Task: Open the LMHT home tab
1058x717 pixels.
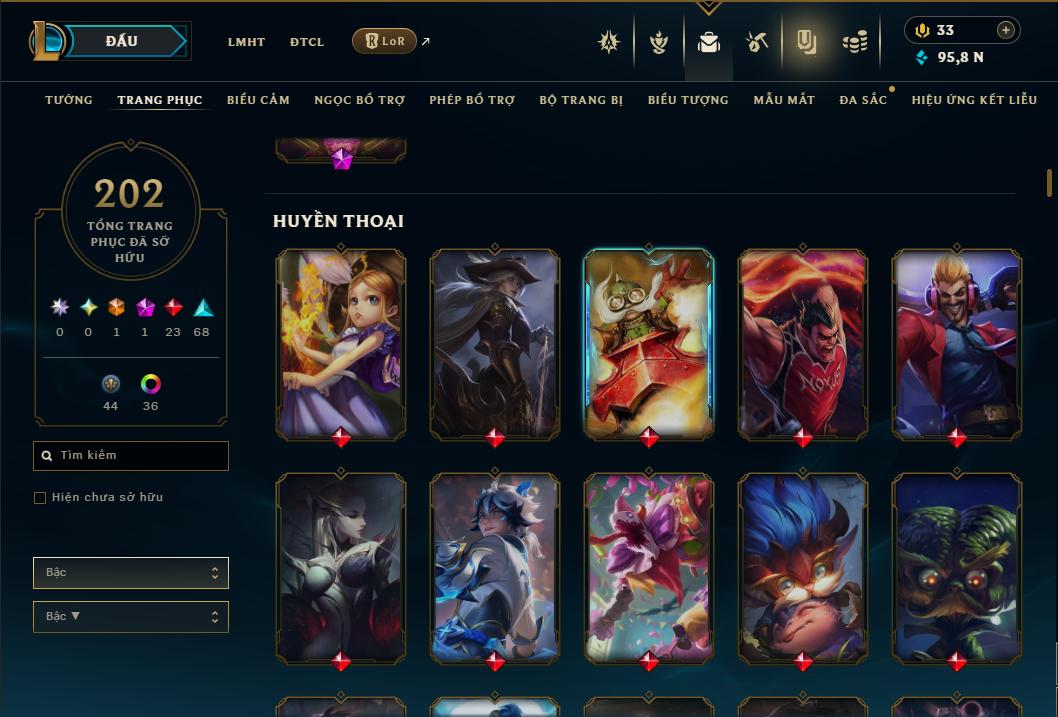Action: (246, 42)
